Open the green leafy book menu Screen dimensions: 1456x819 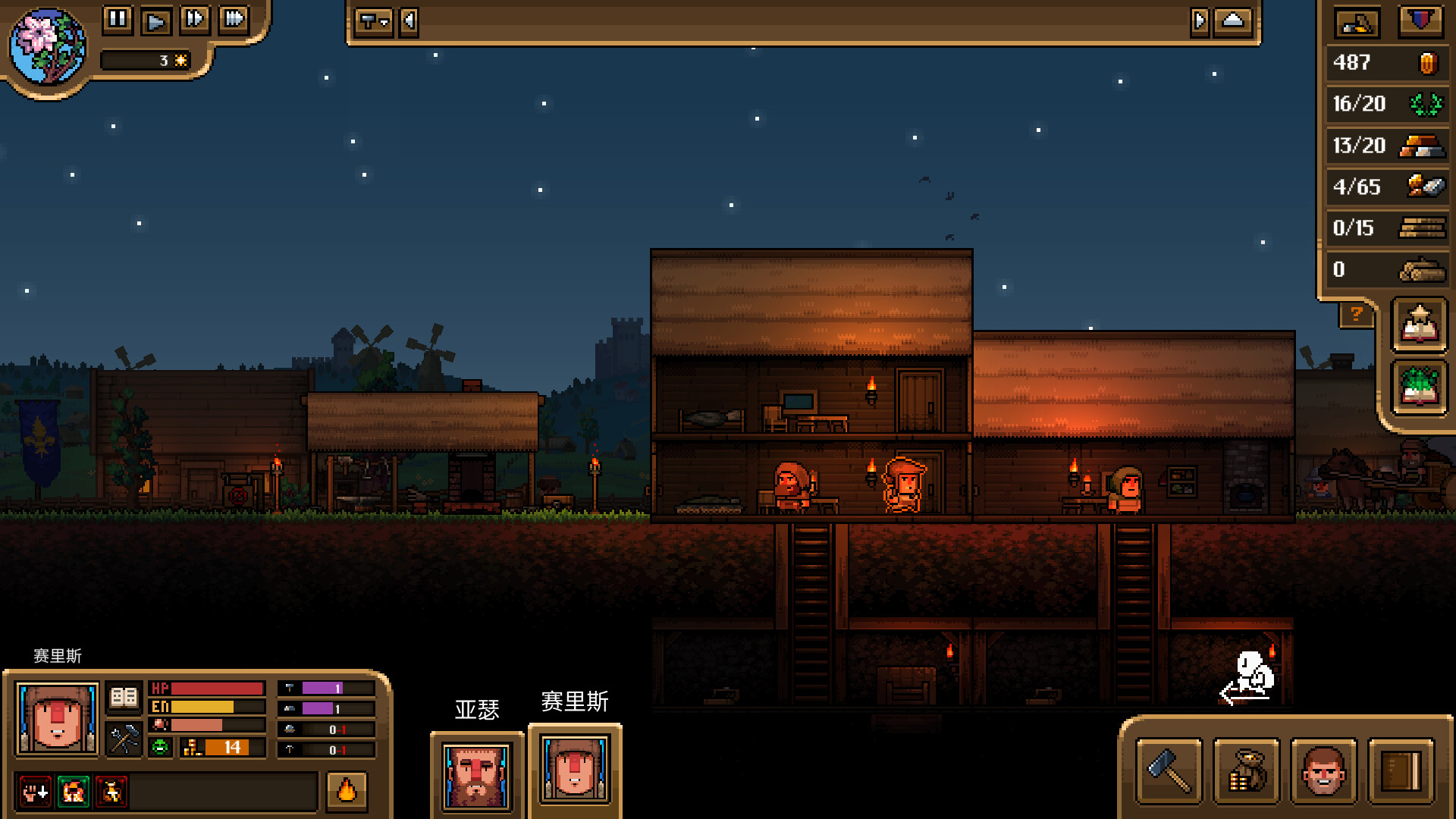pyautogui.click(x=1420, y=388)
